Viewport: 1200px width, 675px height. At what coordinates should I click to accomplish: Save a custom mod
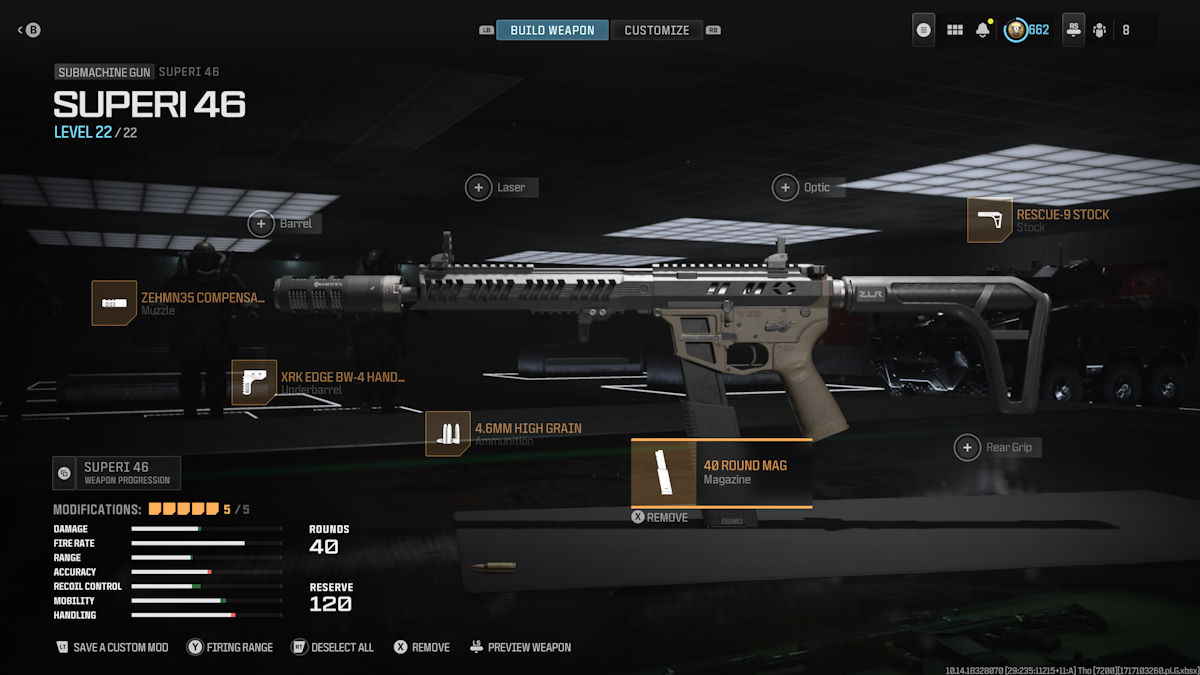tap(112, 647)
